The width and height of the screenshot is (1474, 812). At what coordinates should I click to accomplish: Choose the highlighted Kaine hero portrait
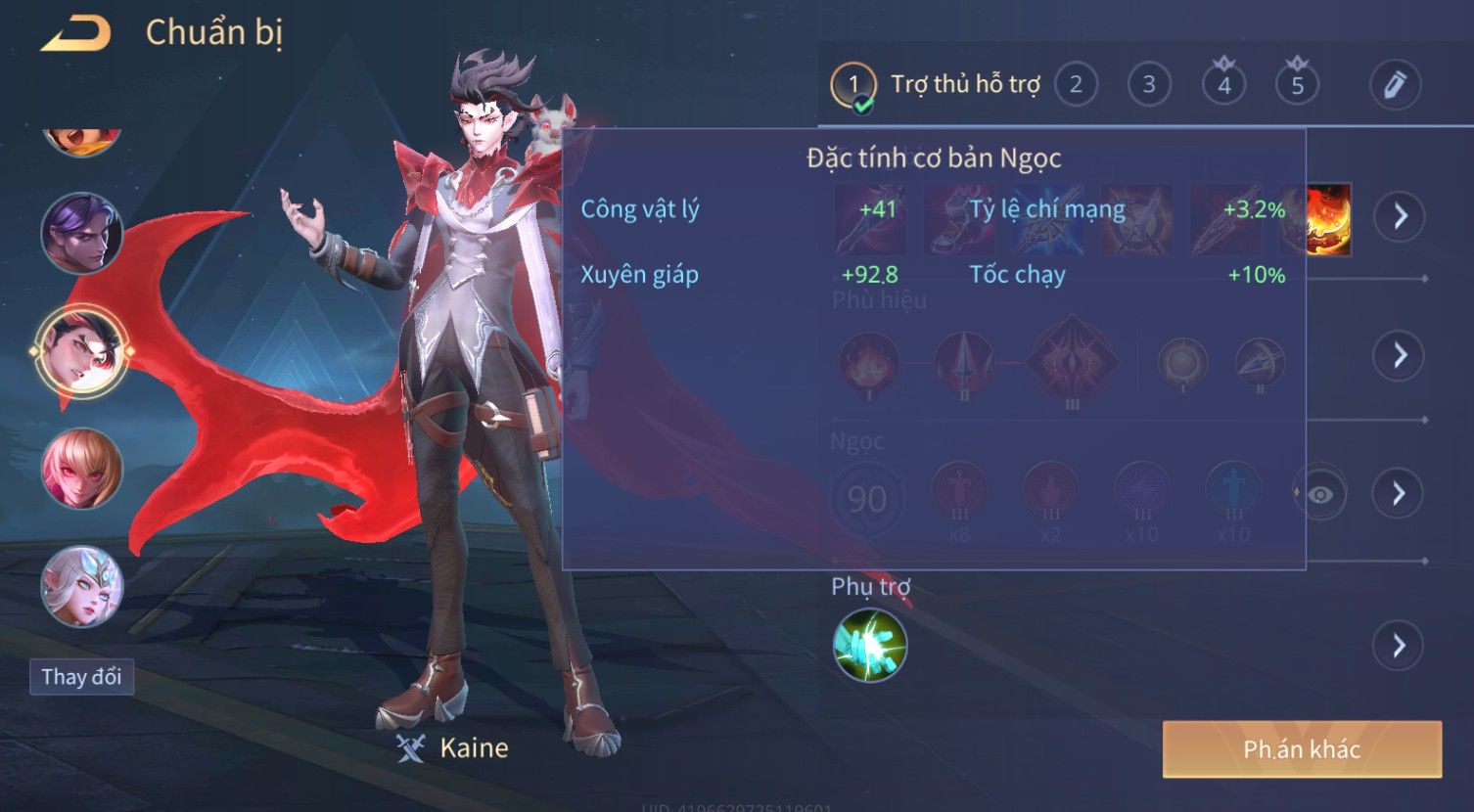click(82, 350)
